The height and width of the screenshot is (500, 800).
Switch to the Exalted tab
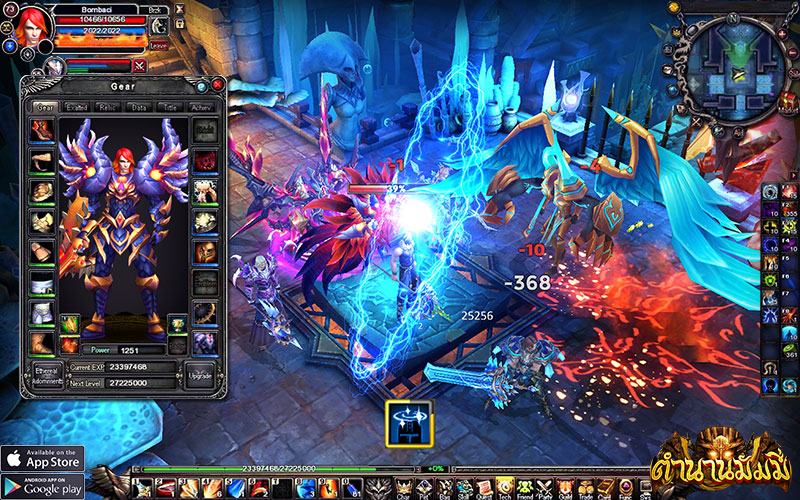pyautogui.click(x=76, y=106)
